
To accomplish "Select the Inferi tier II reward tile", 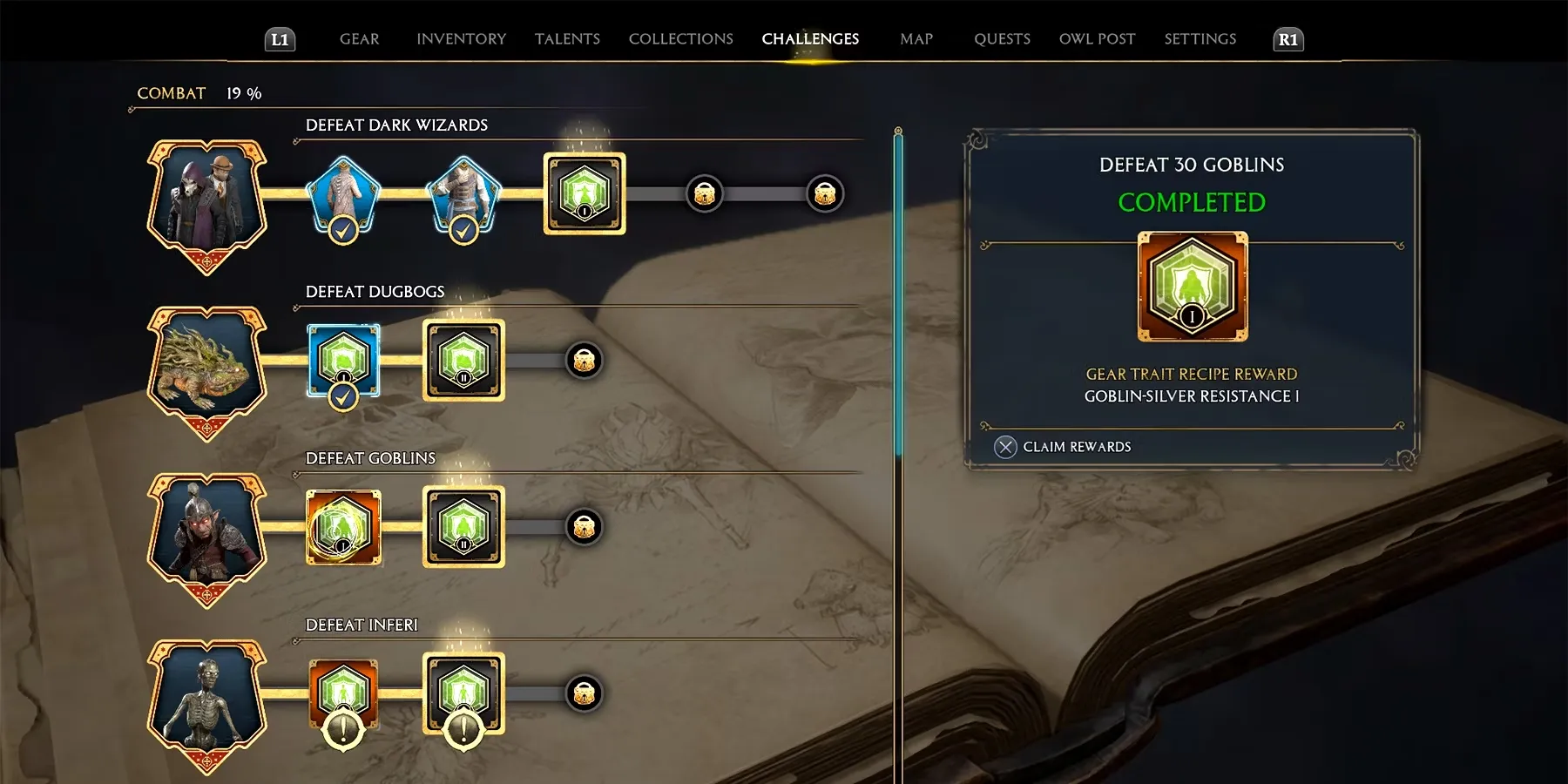I will tap(463, 693).
